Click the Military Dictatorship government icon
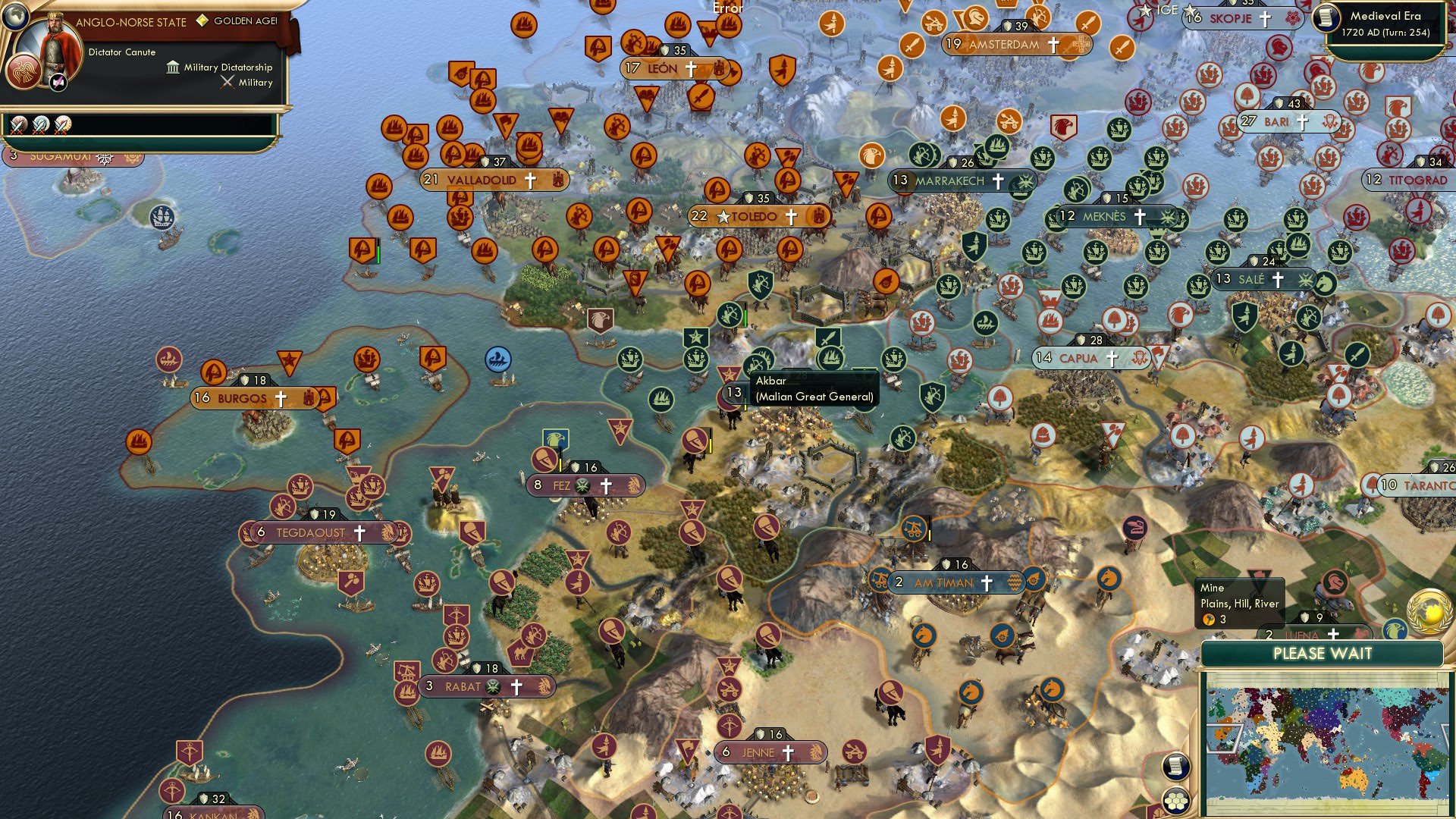This screenshot has width=1456, height=819. (x=172, y=67)
